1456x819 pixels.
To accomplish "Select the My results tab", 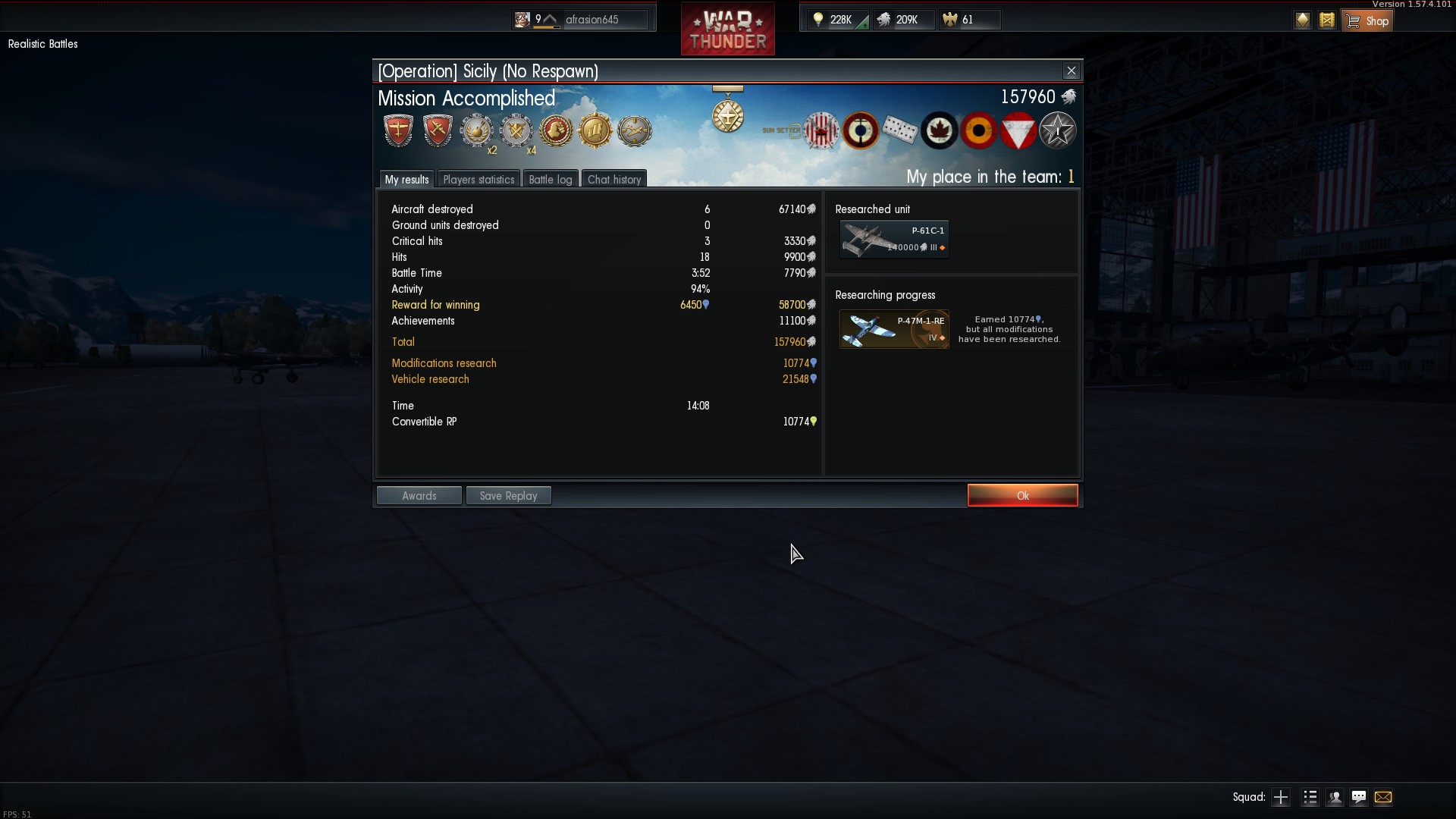I will [406, 179].
